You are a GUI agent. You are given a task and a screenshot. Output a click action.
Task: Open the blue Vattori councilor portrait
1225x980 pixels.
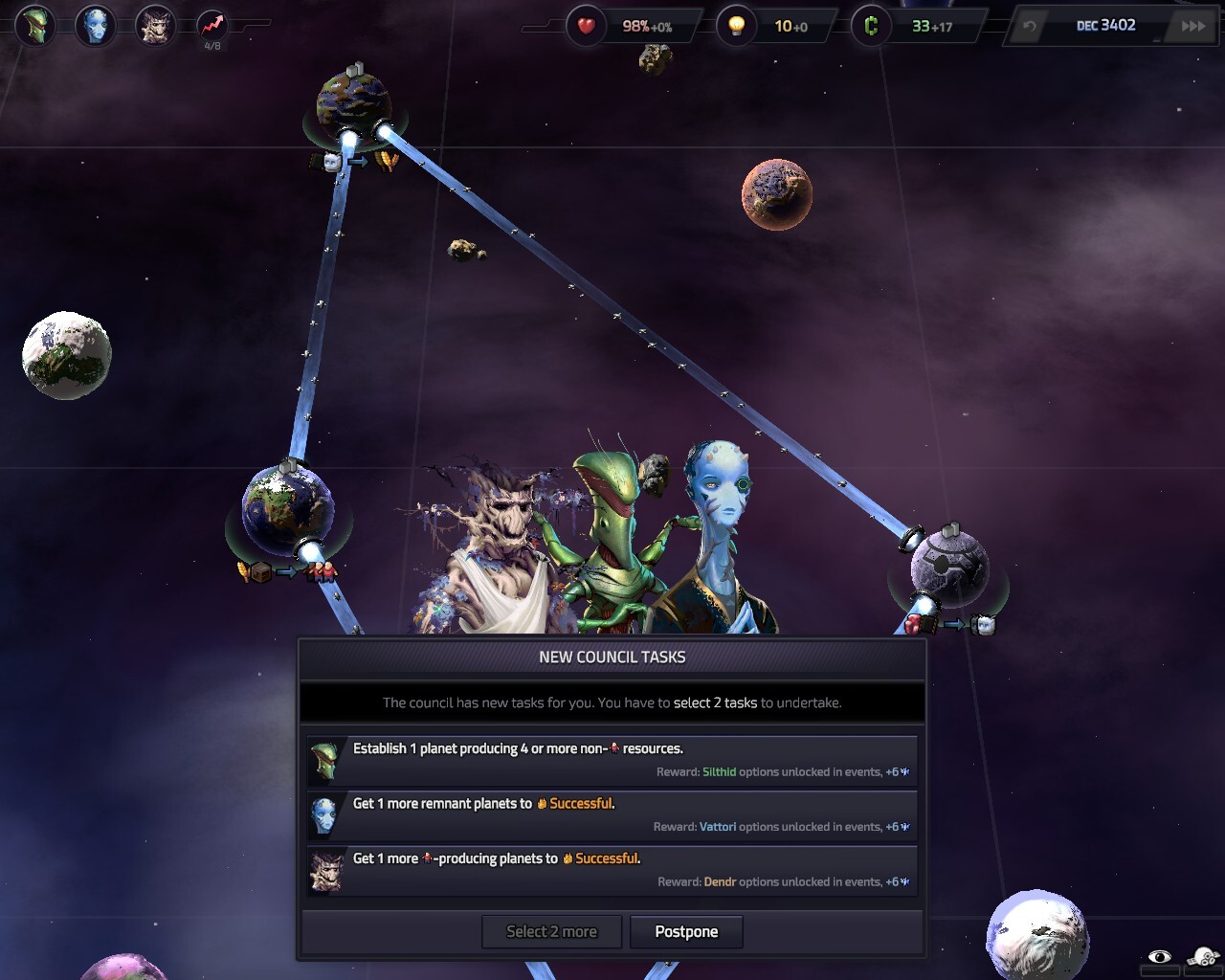tap(95, 26)
